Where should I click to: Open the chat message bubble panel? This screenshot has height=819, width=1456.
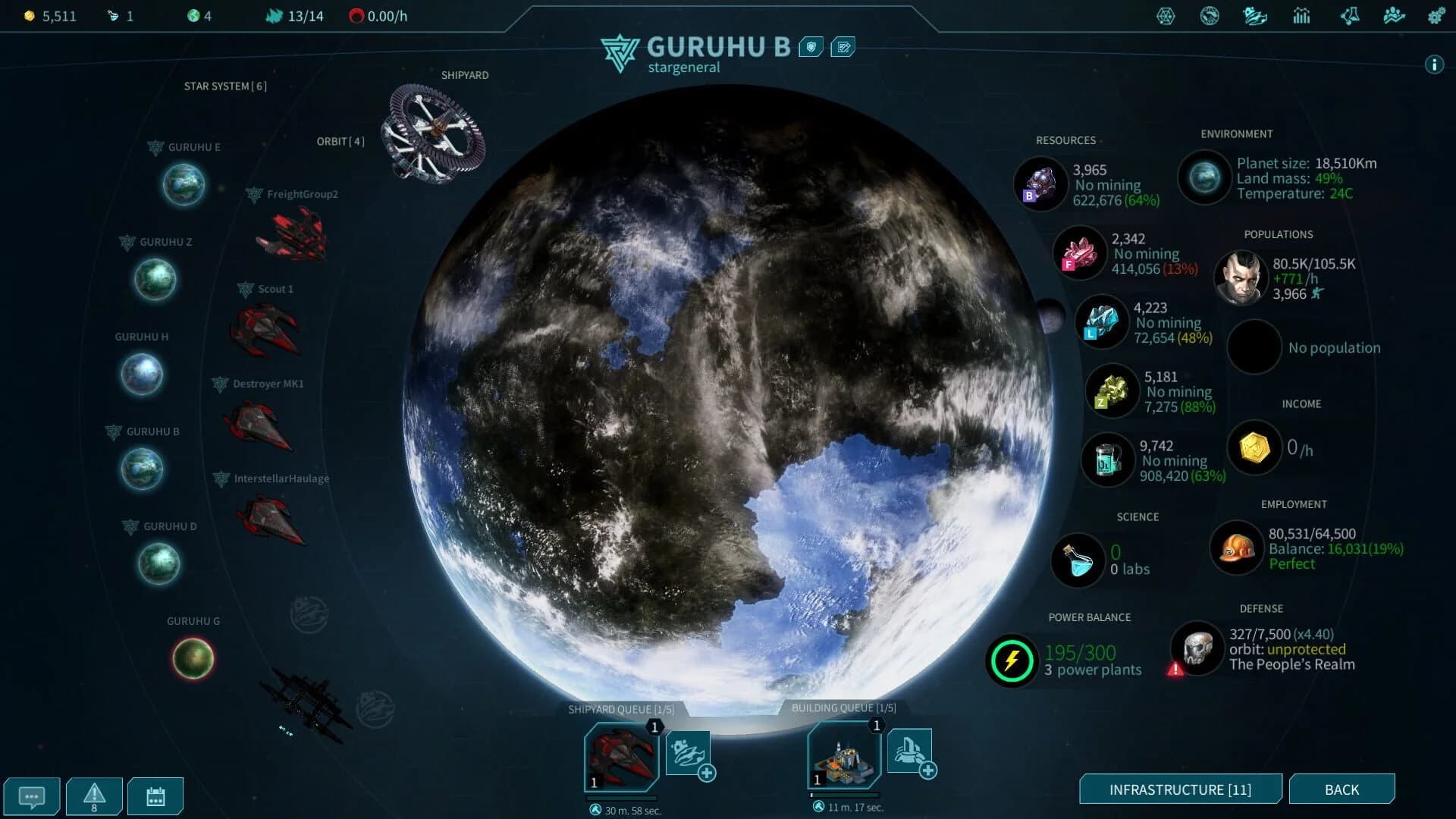click(x=32, y=795)
